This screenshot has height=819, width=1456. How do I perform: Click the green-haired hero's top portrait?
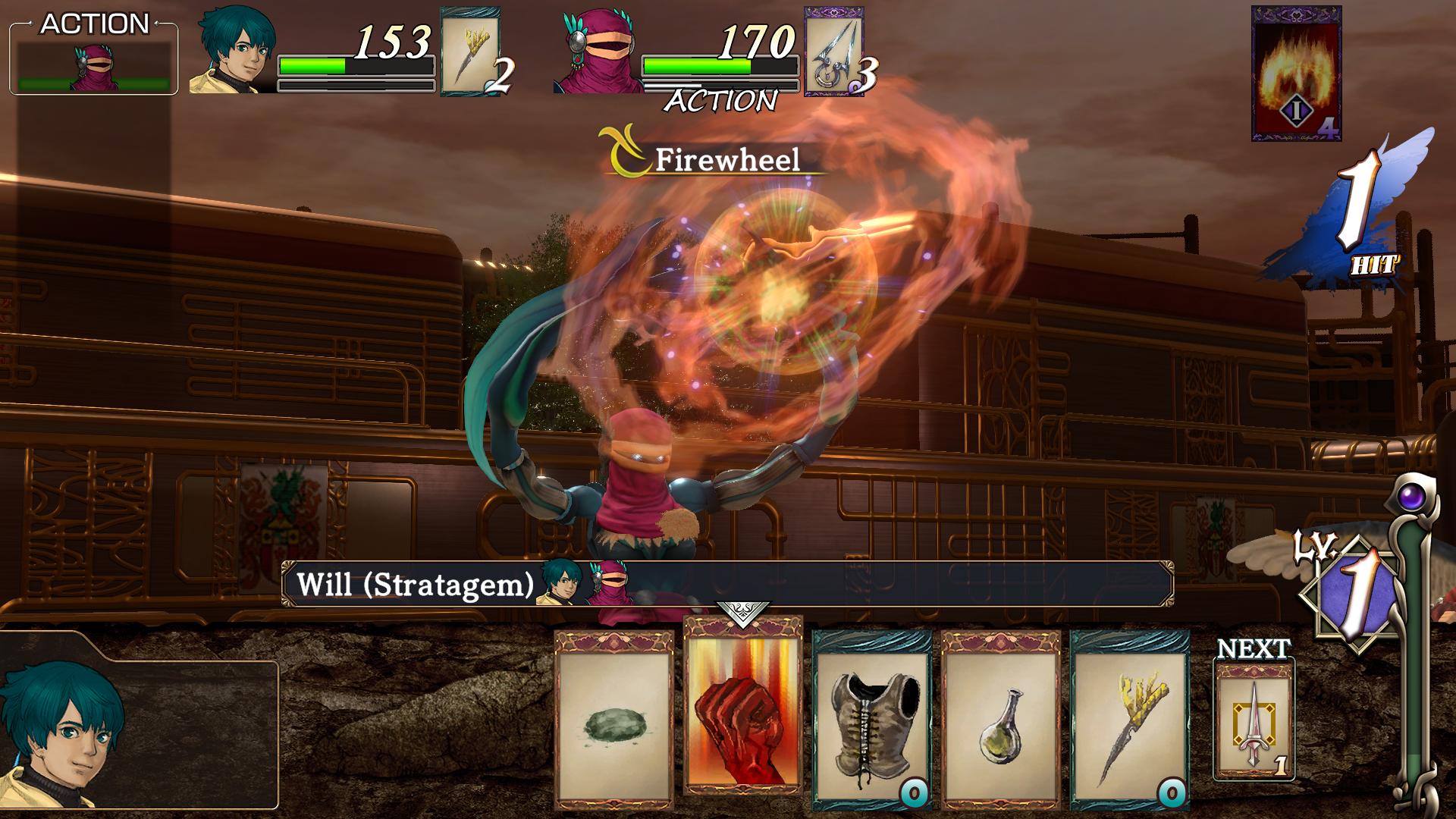[232, 52]
